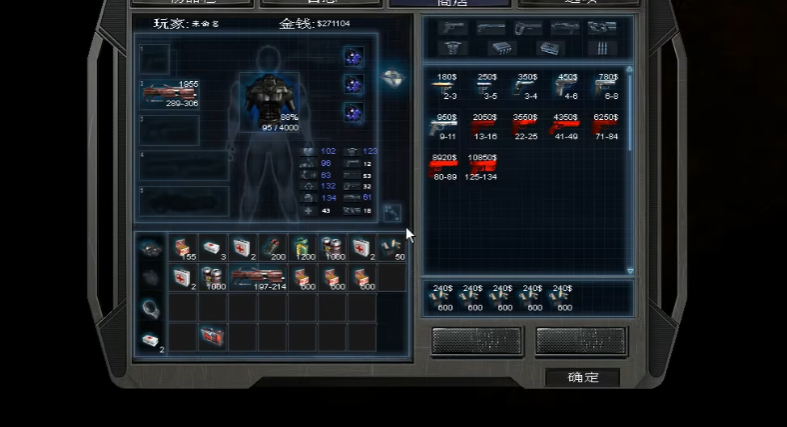Select the 8920$ red weapon
This screenshot has width=787, height=427.
coord(444,167)
